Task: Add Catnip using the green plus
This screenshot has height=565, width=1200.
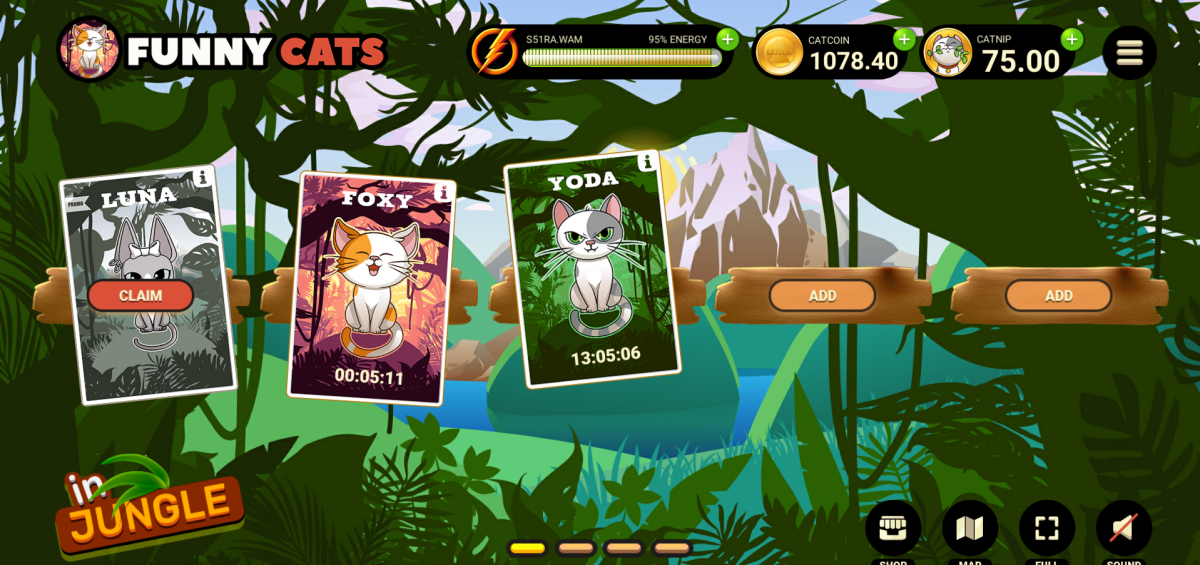Action: coord(1072,40)
